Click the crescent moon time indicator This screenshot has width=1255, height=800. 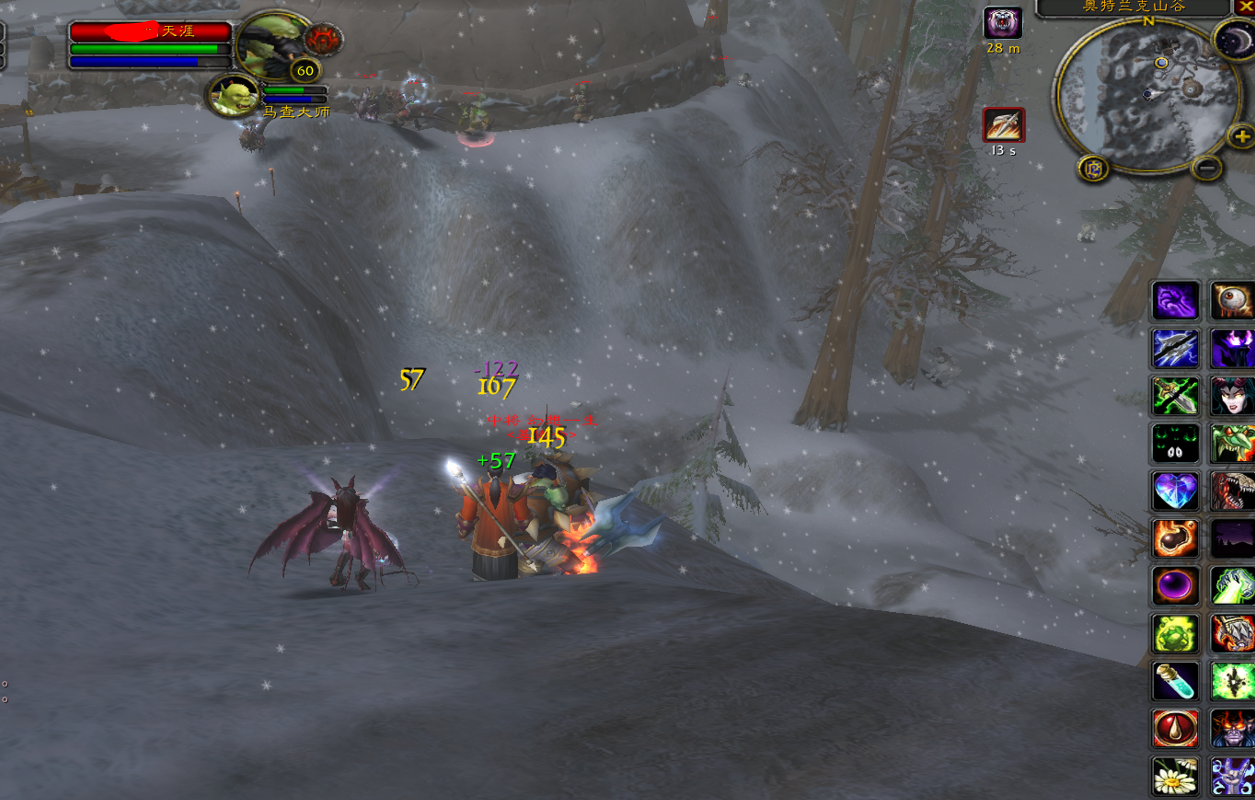point(1232,40)
